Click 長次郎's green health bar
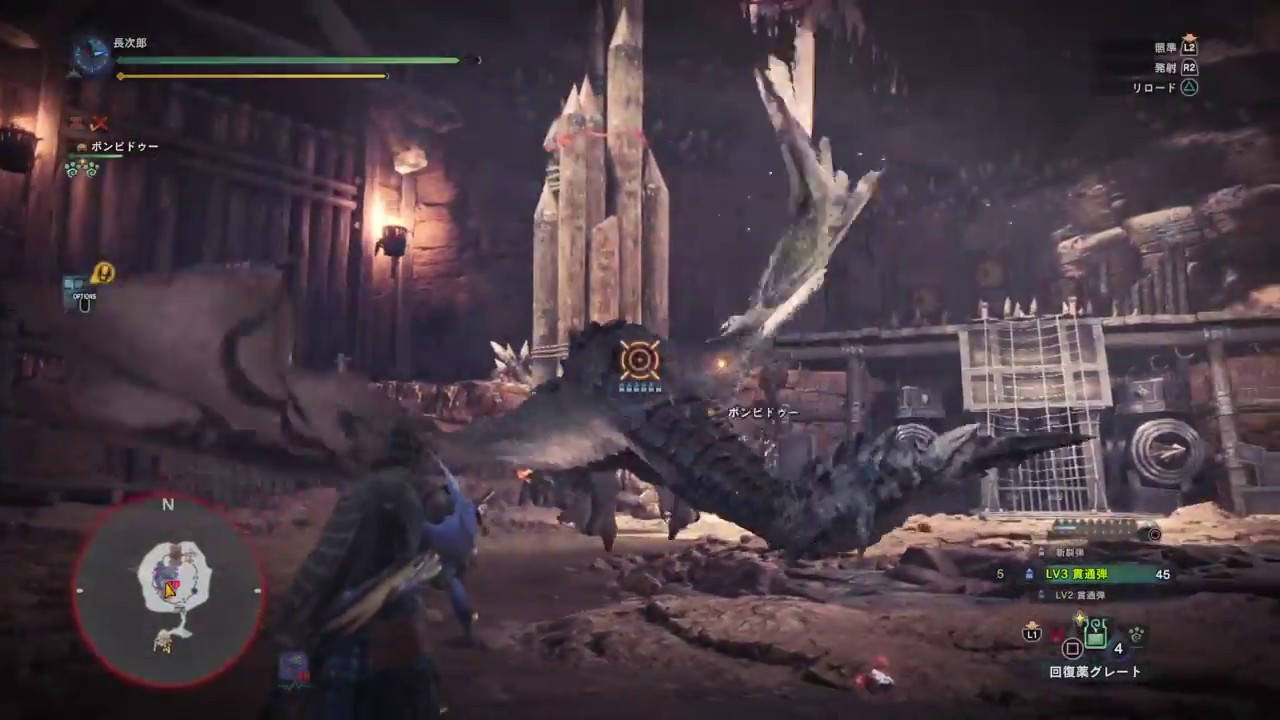The width and height of the screenshot is (1280, 720). 290,61
